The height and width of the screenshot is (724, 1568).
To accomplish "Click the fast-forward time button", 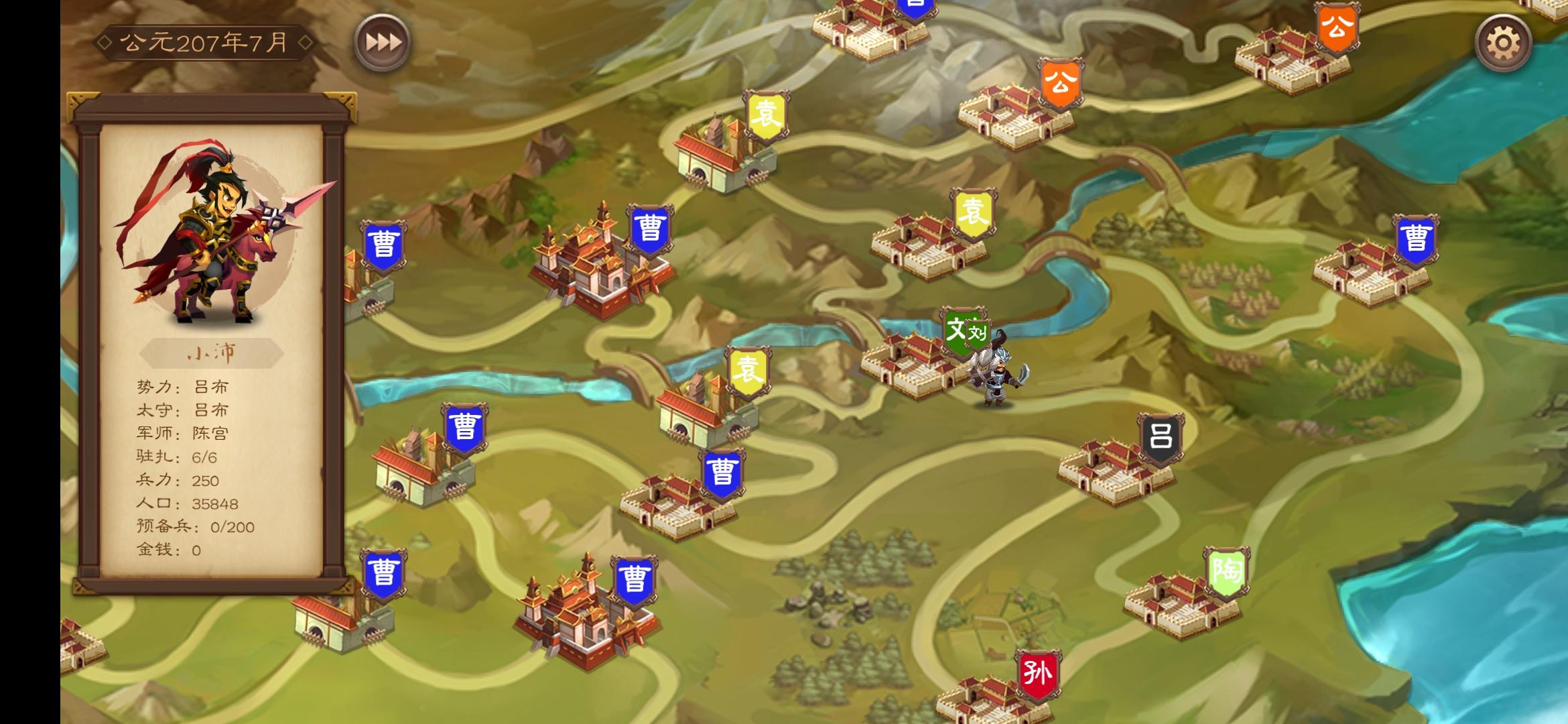I will (x=381, y=42).
